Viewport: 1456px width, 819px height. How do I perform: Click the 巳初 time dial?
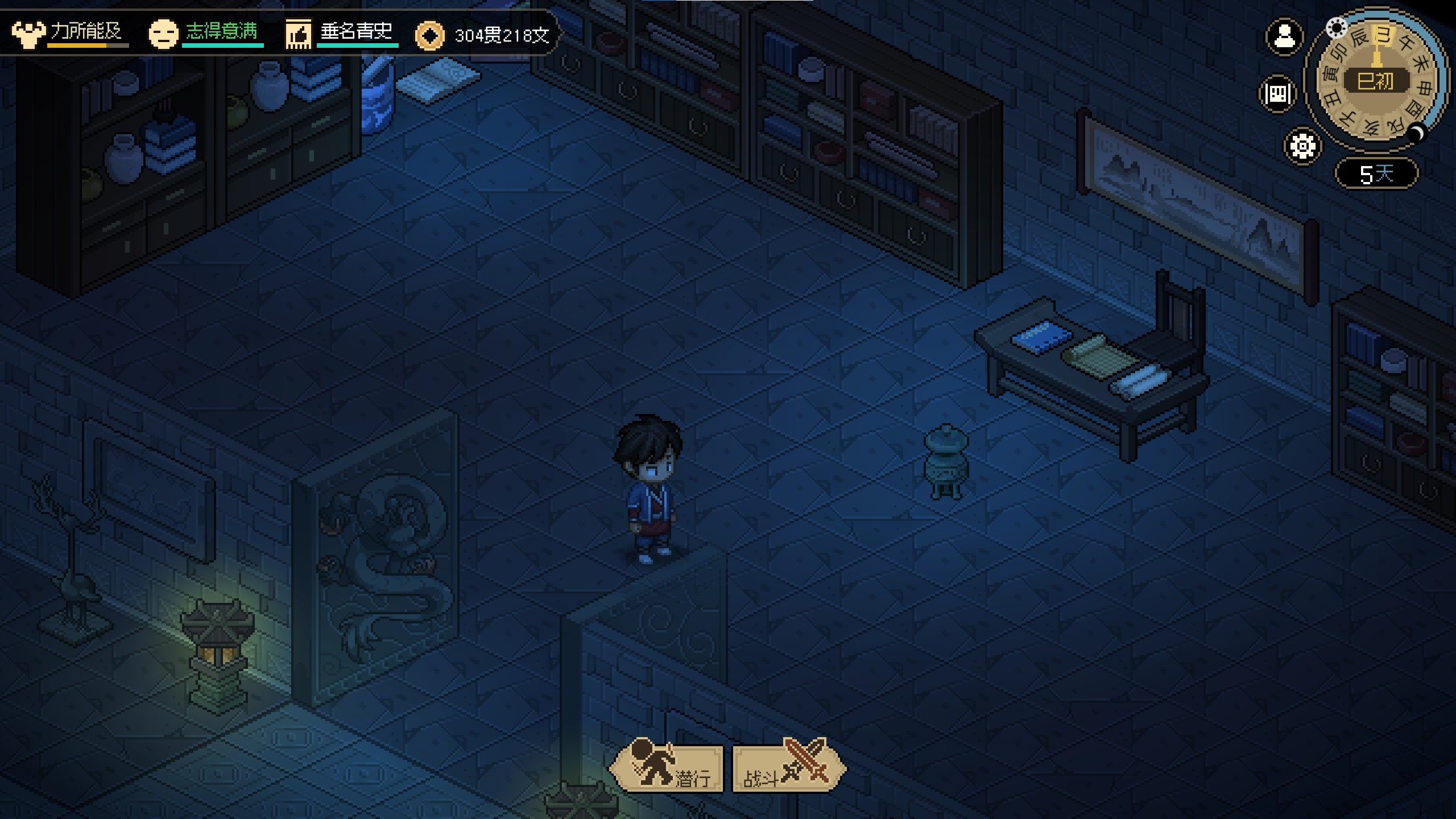point(1376,81)
